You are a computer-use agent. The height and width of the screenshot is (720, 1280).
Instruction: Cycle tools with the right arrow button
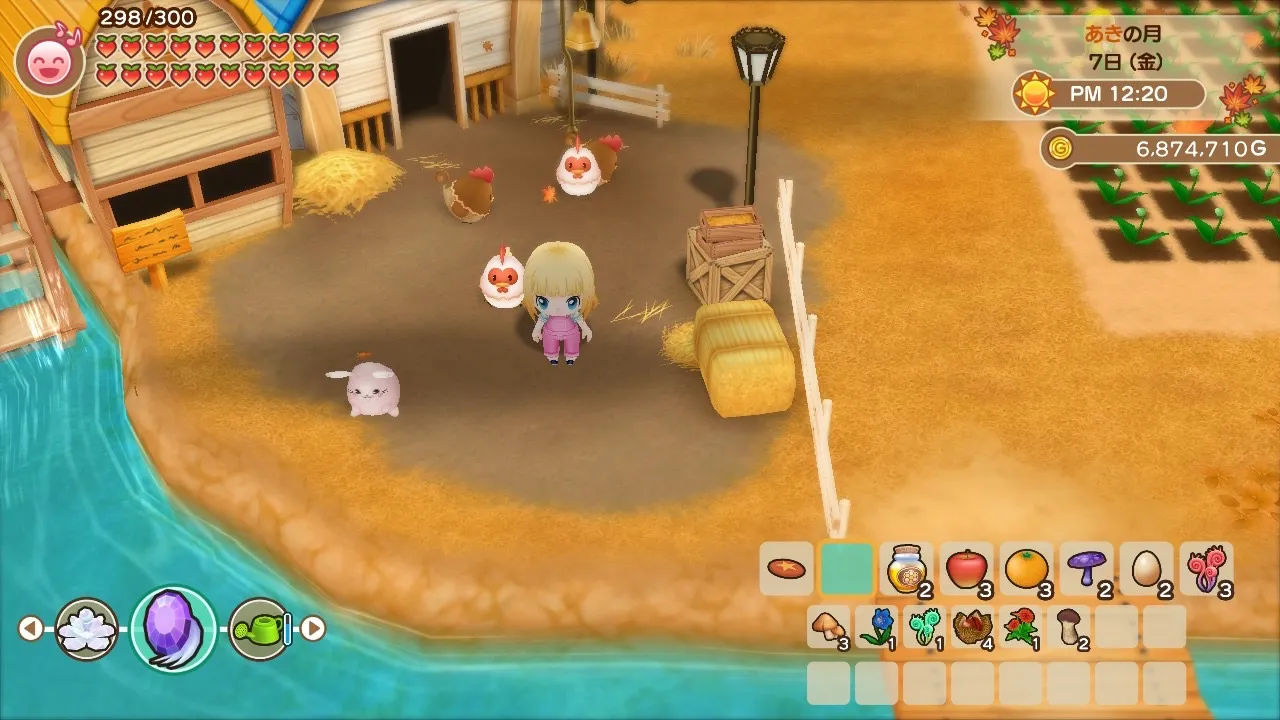coord(314,629)
